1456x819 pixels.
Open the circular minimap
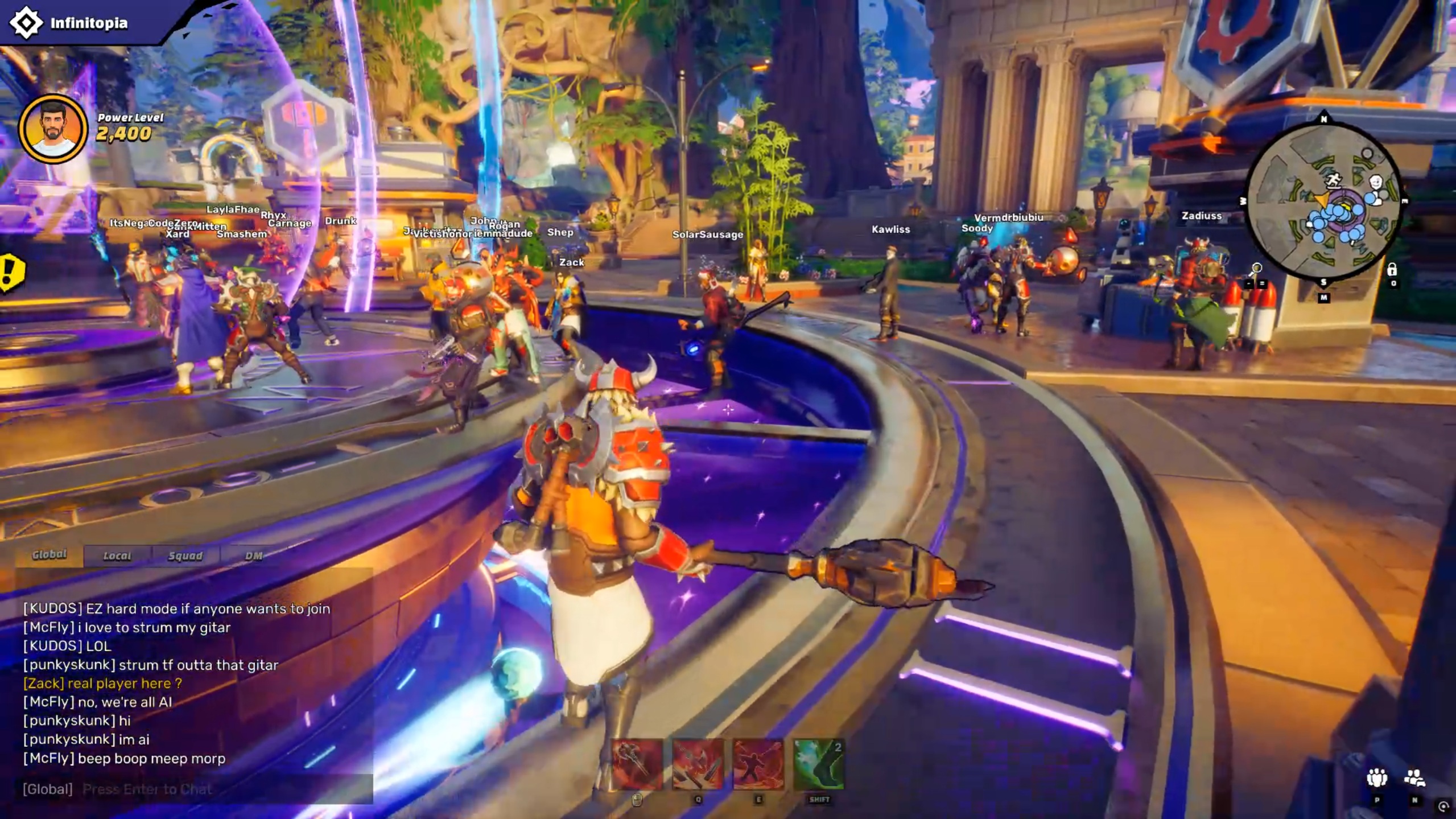(x=1323, y=202)
